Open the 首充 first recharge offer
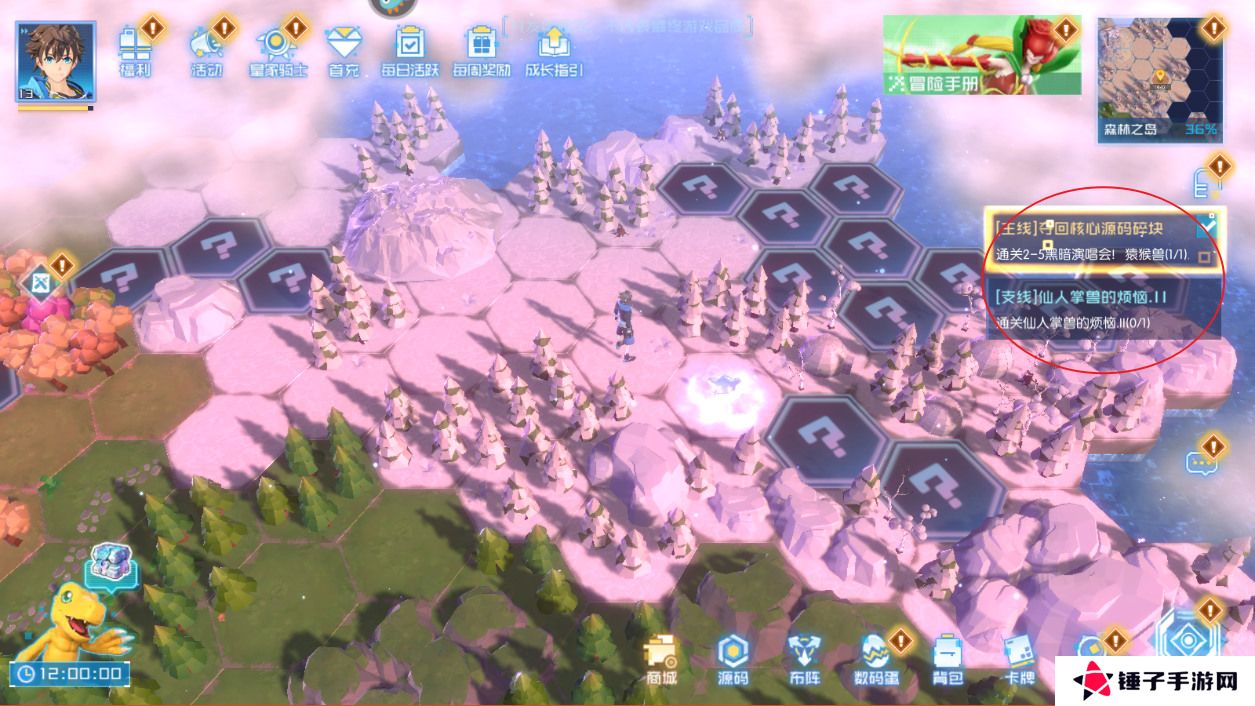This screenshot has width=1255, height=706. (343, 49)
